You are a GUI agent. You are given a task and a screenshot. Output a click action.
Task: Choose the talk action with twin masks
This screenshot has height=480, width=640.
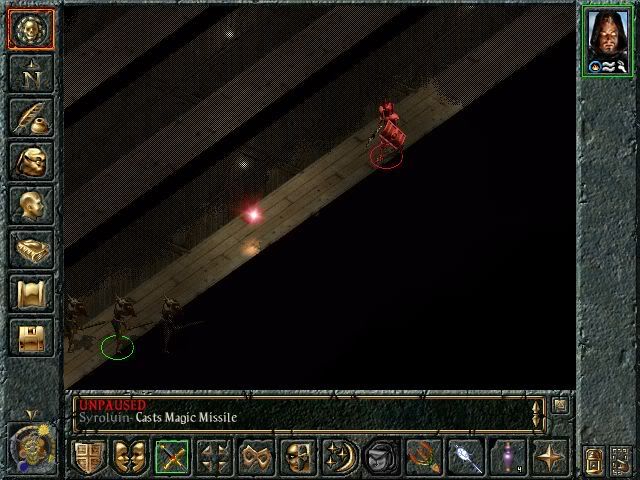tap(130, 457)
